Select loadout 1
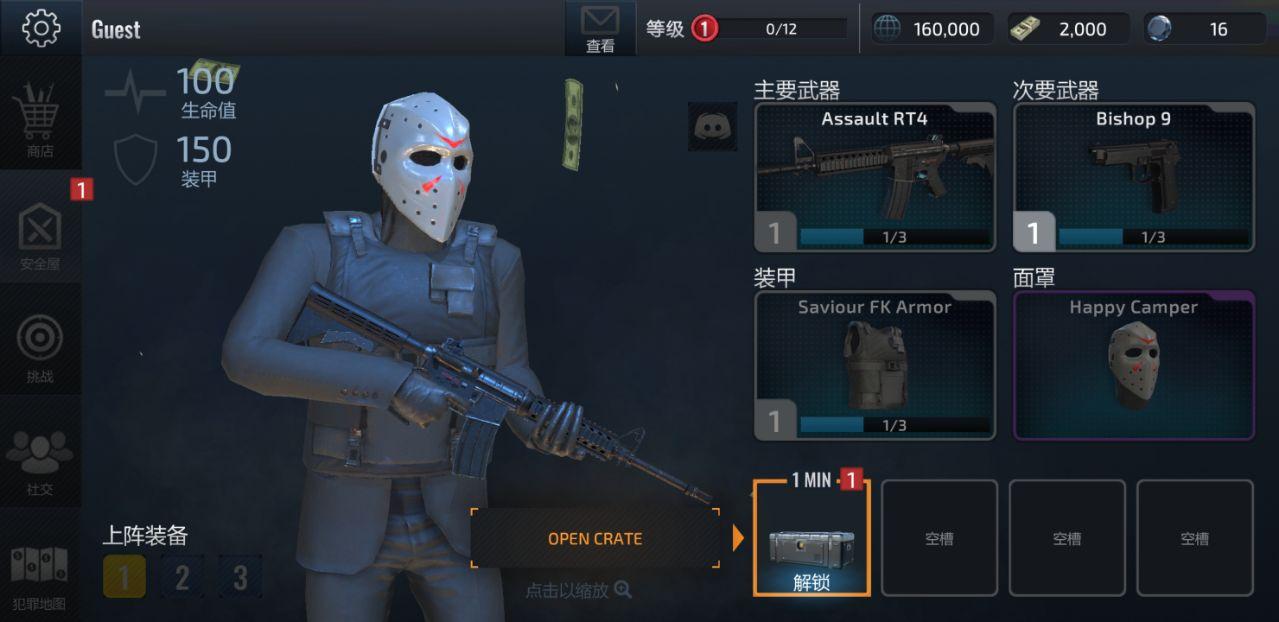Image resolution: width=1279 pixels, height=622 pixels. pos(124,577)
